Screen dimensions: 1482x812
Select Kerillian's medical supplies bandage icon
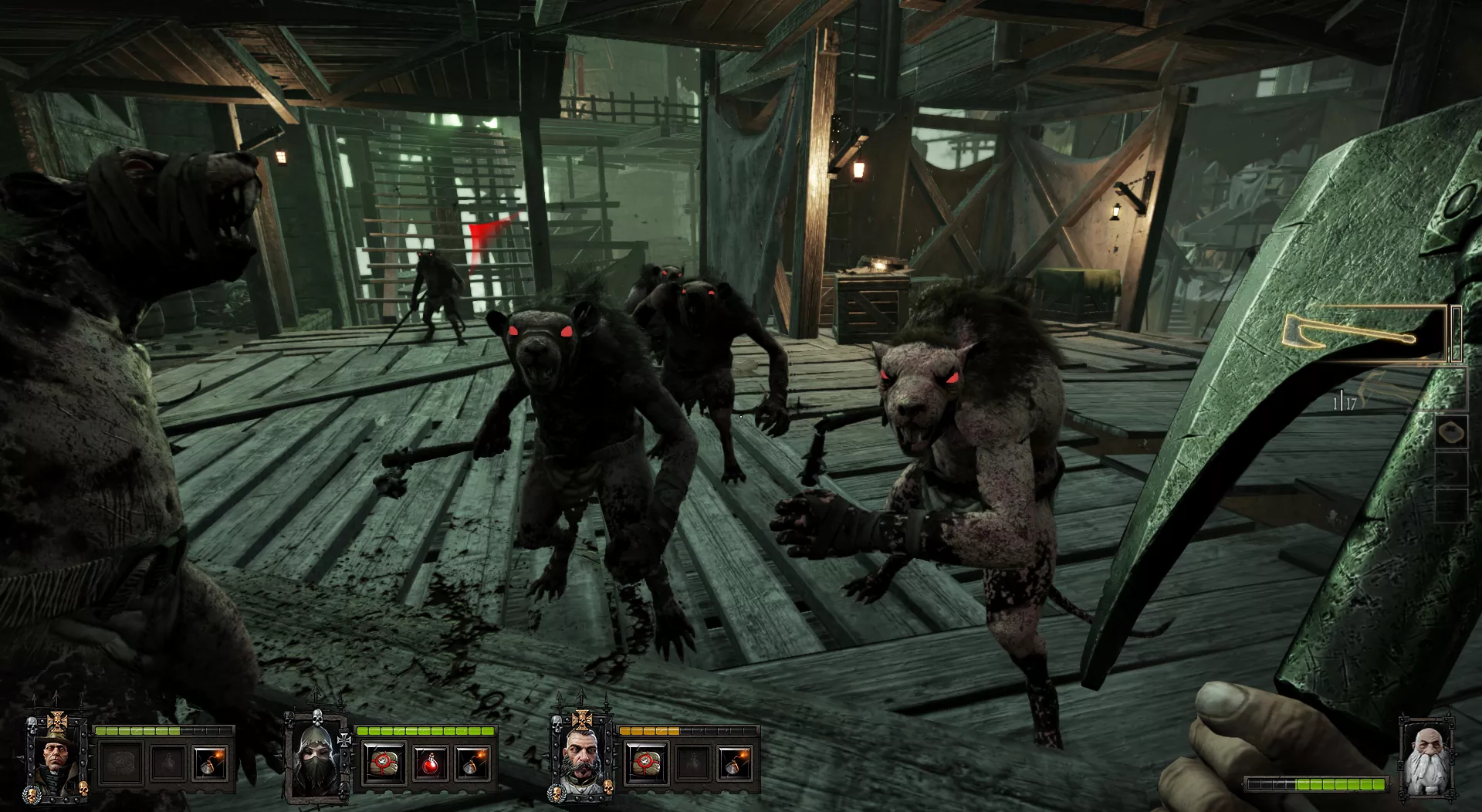pyautogui.click(x=384, y=763)
